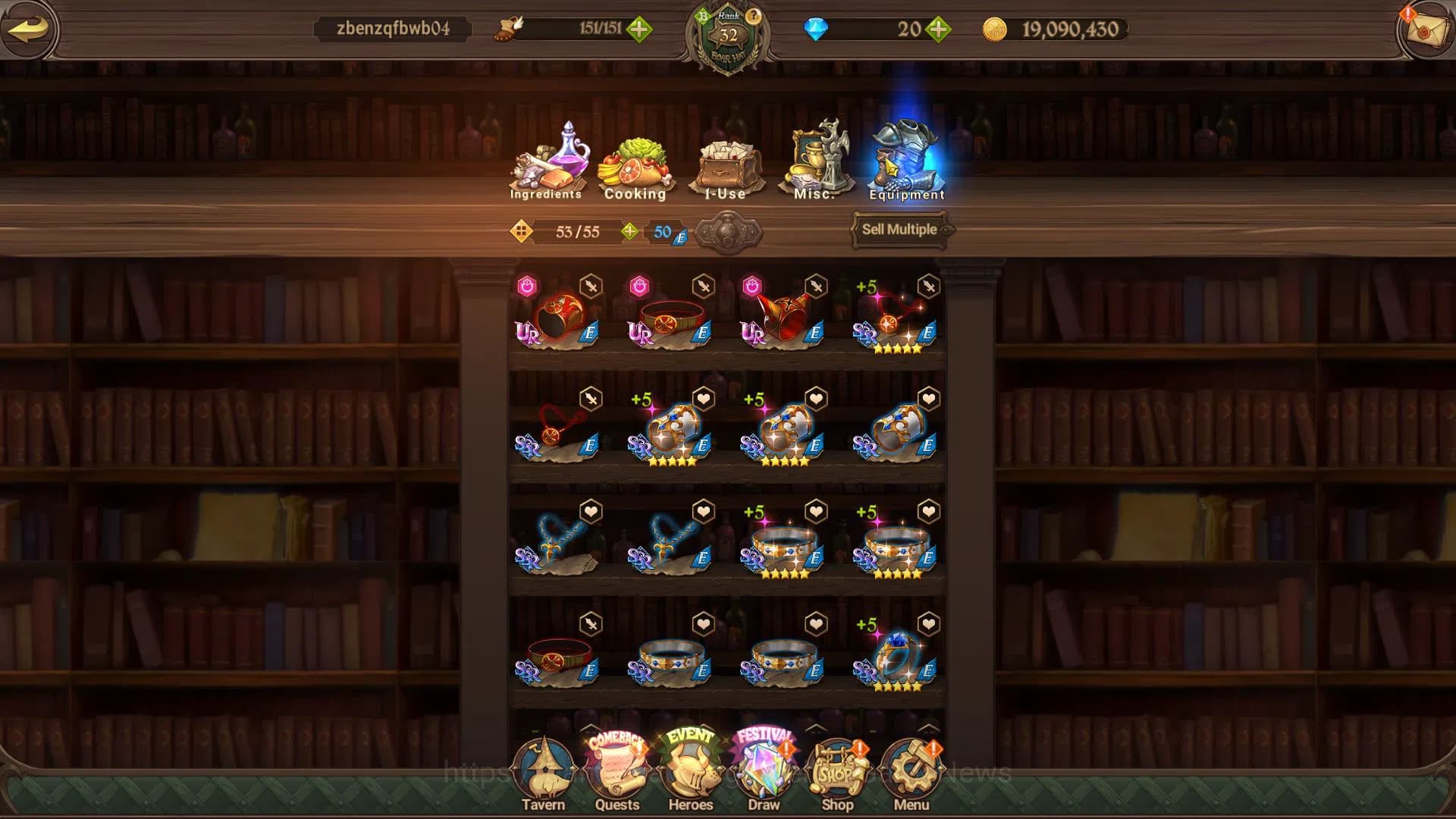Buy more diamonds with plus button
The height and width of the screenshot is (819, 1456).
tap(939, 30)
